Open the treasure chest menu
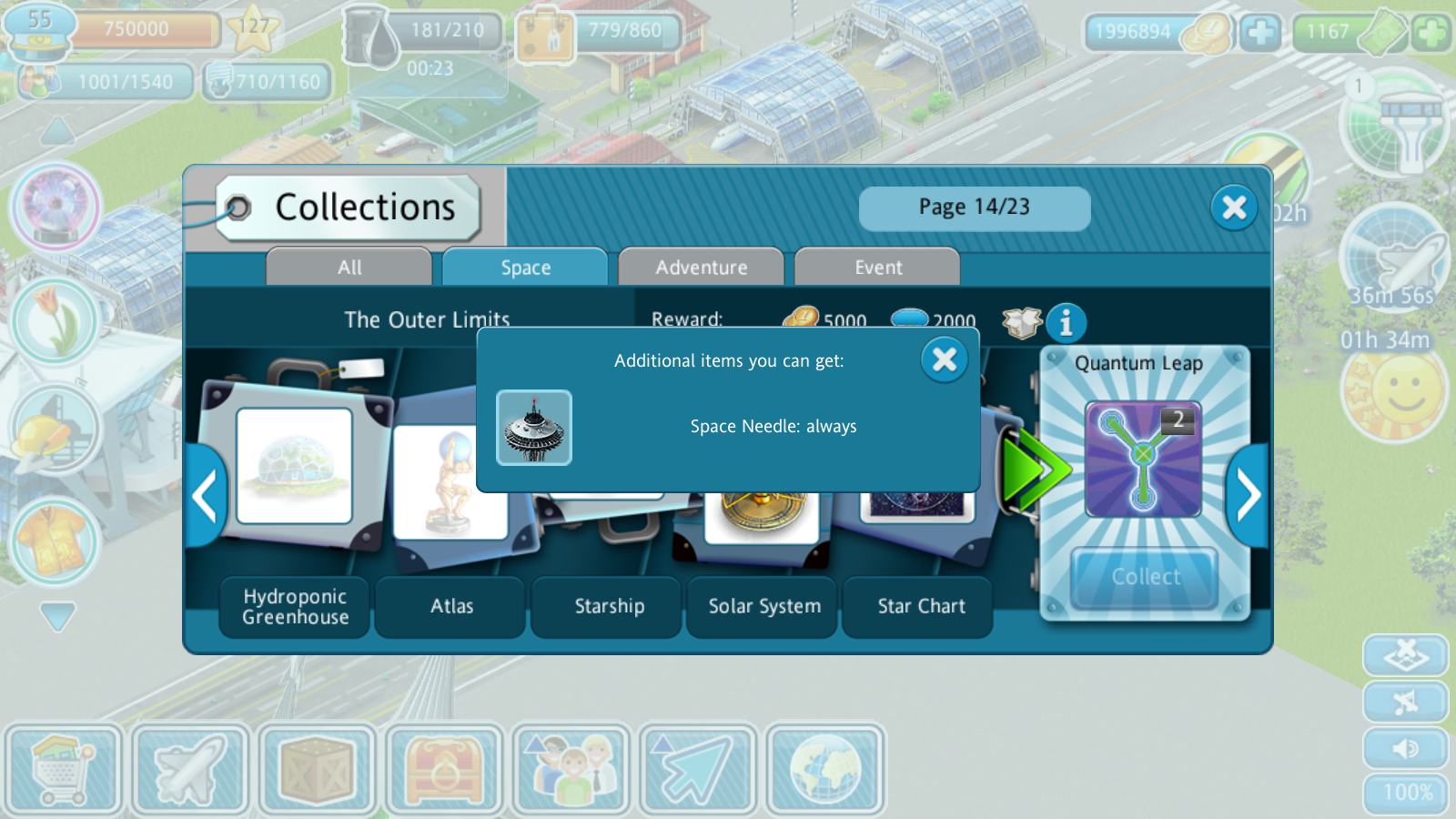Screen dimensions: 1456x819 click(x=444, y=770)
